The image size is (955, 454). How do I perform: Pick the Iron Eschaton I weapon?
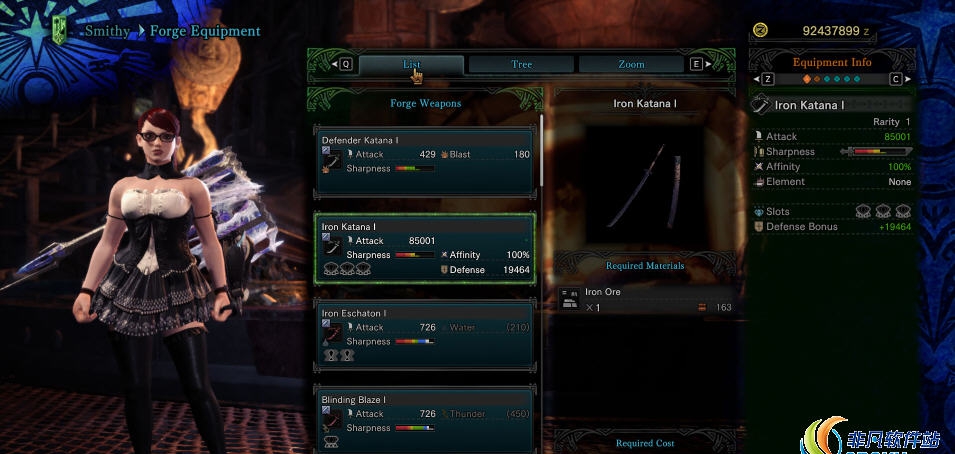tap(425, 333)
